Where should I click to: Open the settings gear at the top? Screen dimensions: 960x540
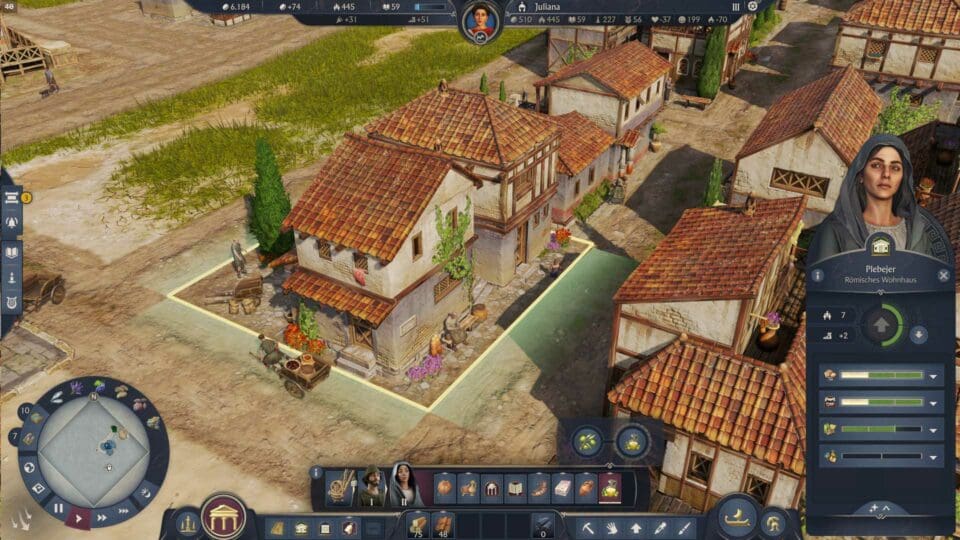(753, 6)
